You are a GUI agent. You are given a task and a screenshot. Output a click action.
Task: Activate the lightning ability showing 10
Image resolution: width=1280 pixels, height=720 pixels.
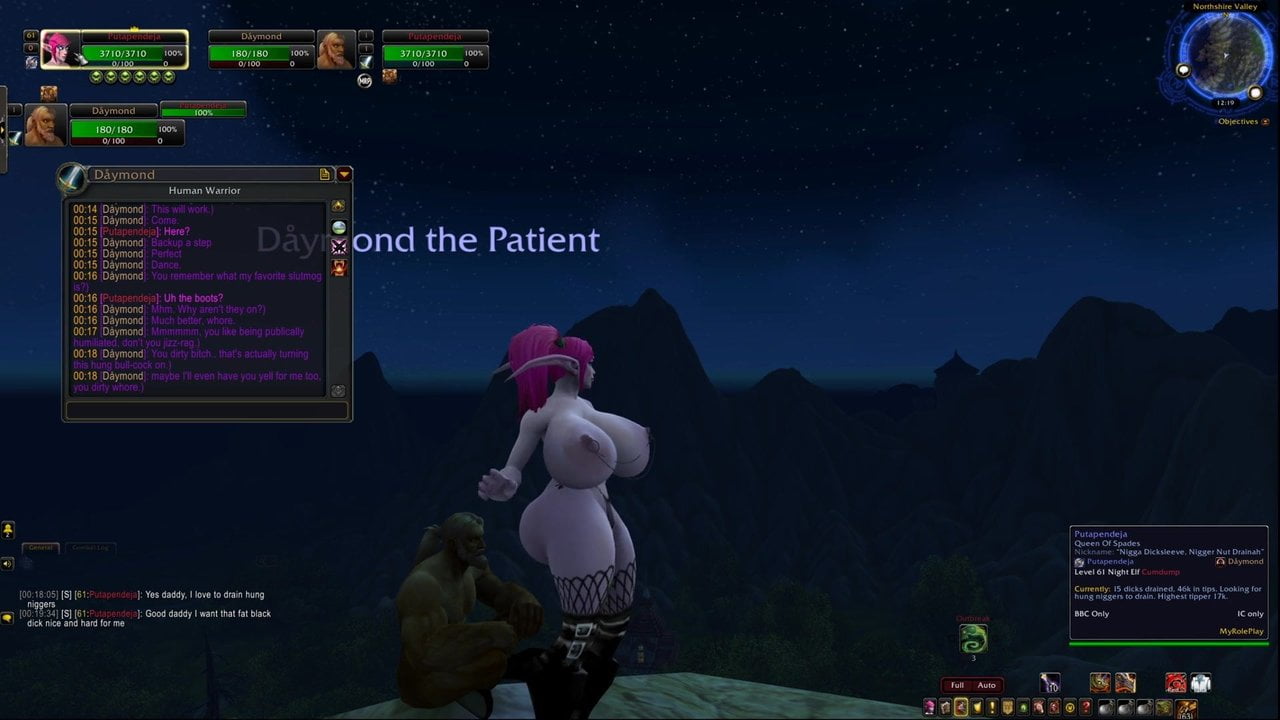click(x=1050, y=683)
